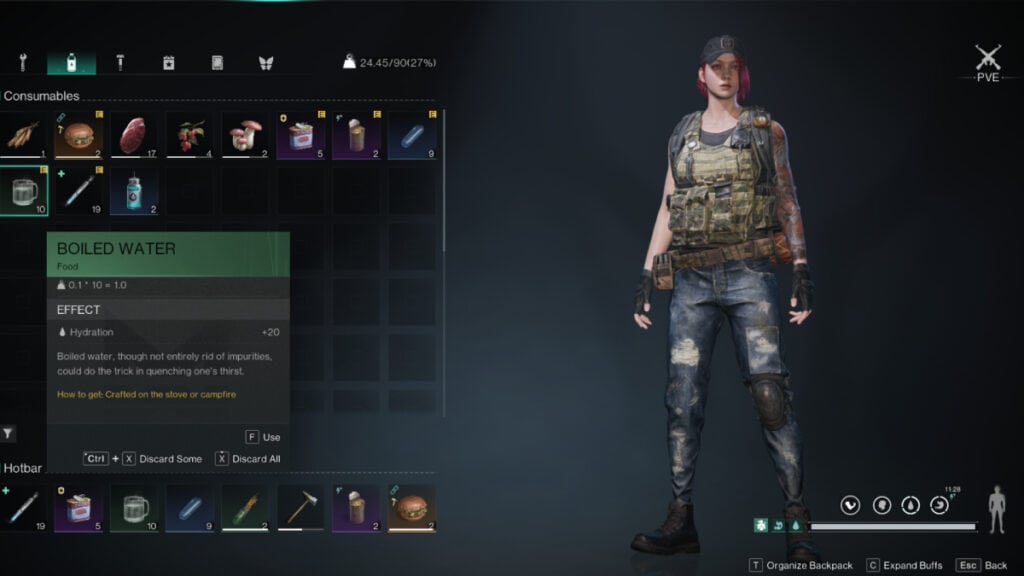Open the hammer category tab
The image size is (1024, 576).
coord(119,63)
